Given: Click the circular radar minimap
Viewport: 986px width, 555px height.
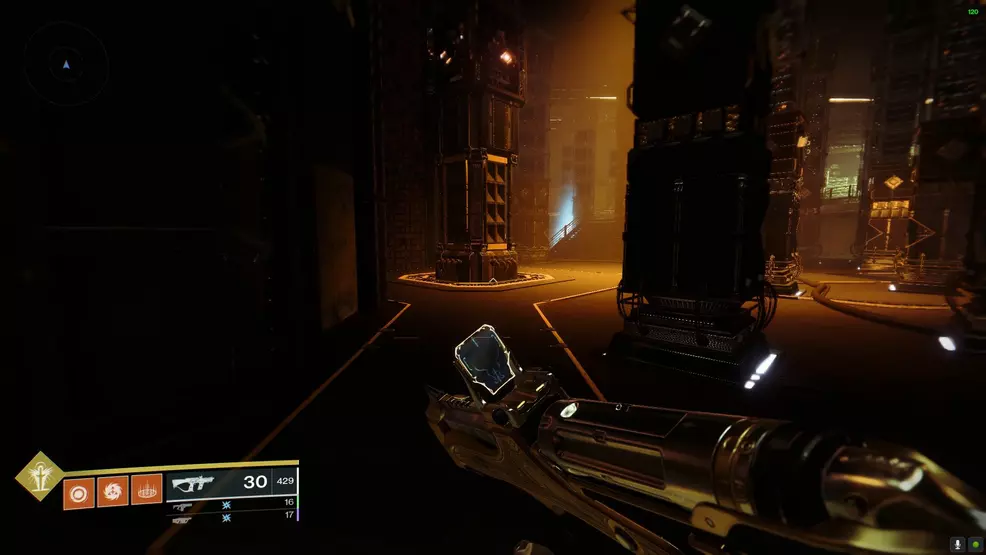Looking at the screenshot, I should (66, 65).
